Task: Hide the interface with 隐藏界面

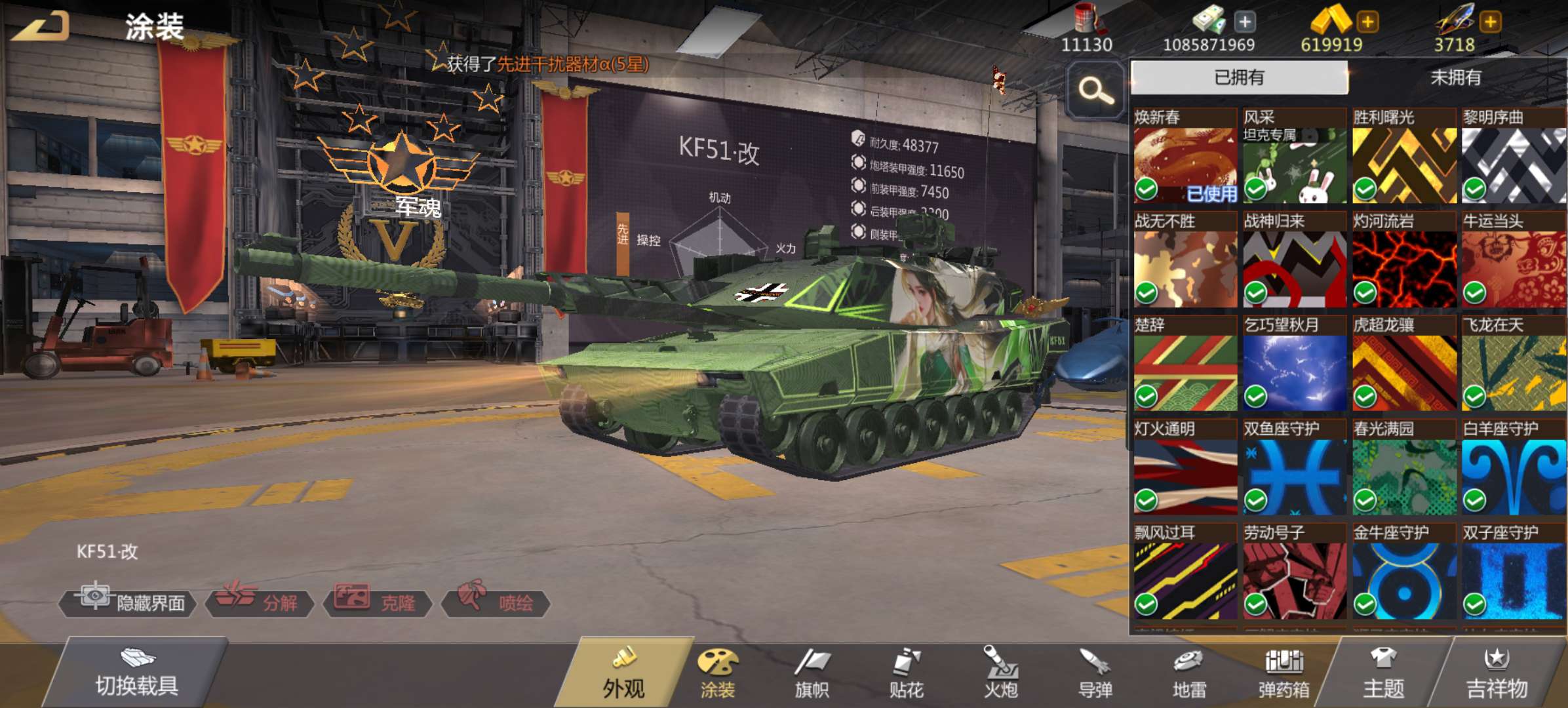Action: click(x=128, y=602)
